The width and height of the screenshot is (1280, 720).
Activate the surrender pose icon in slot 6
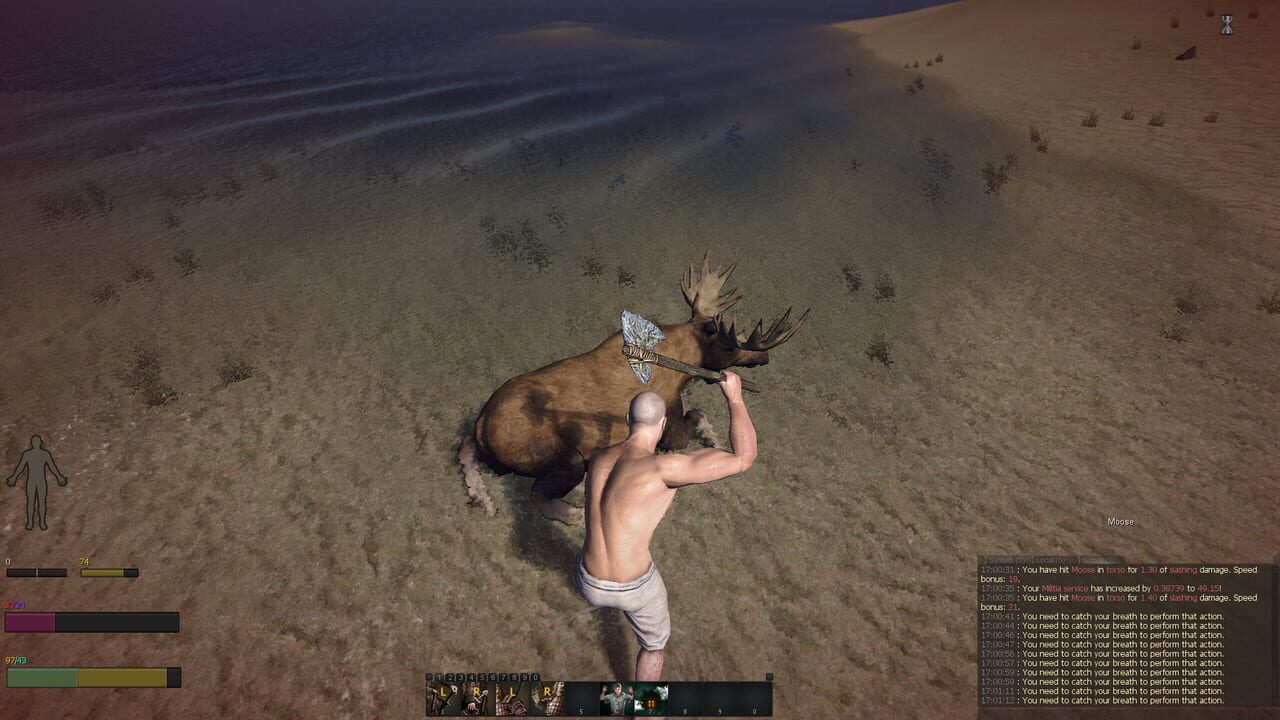click(615, 695)
